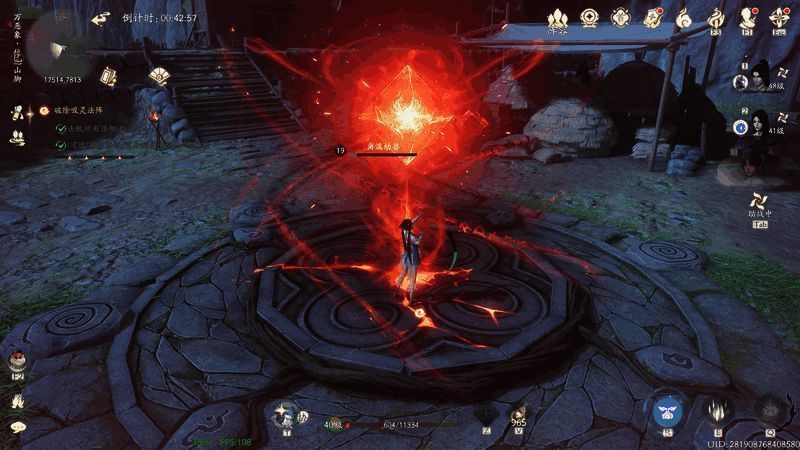Open the flame swirl icon in the top bar
This screenshot has width=800, height=450.
[716, 17]
